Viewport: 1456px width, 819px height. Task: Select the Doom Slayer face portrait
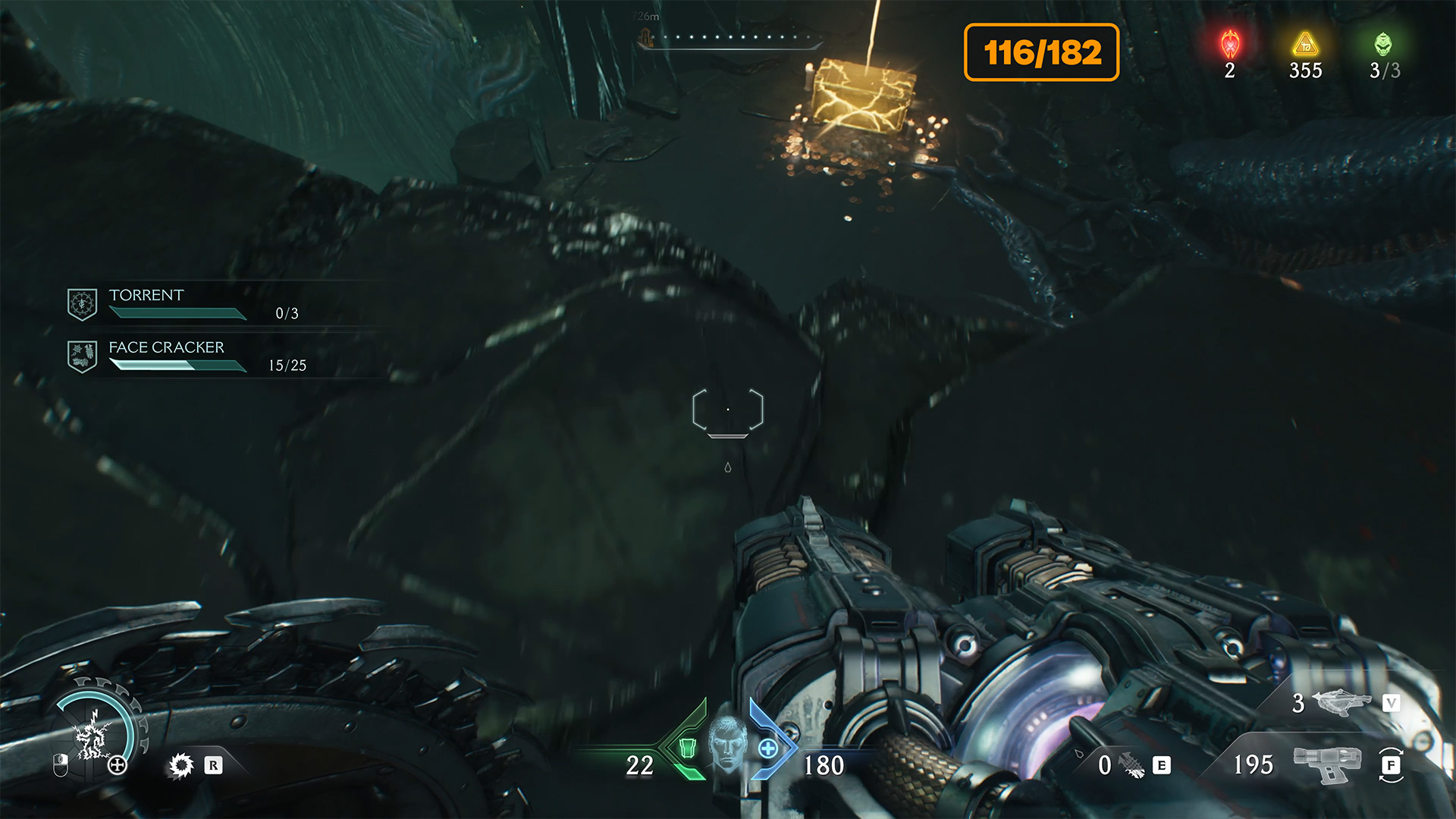[728, 744]
